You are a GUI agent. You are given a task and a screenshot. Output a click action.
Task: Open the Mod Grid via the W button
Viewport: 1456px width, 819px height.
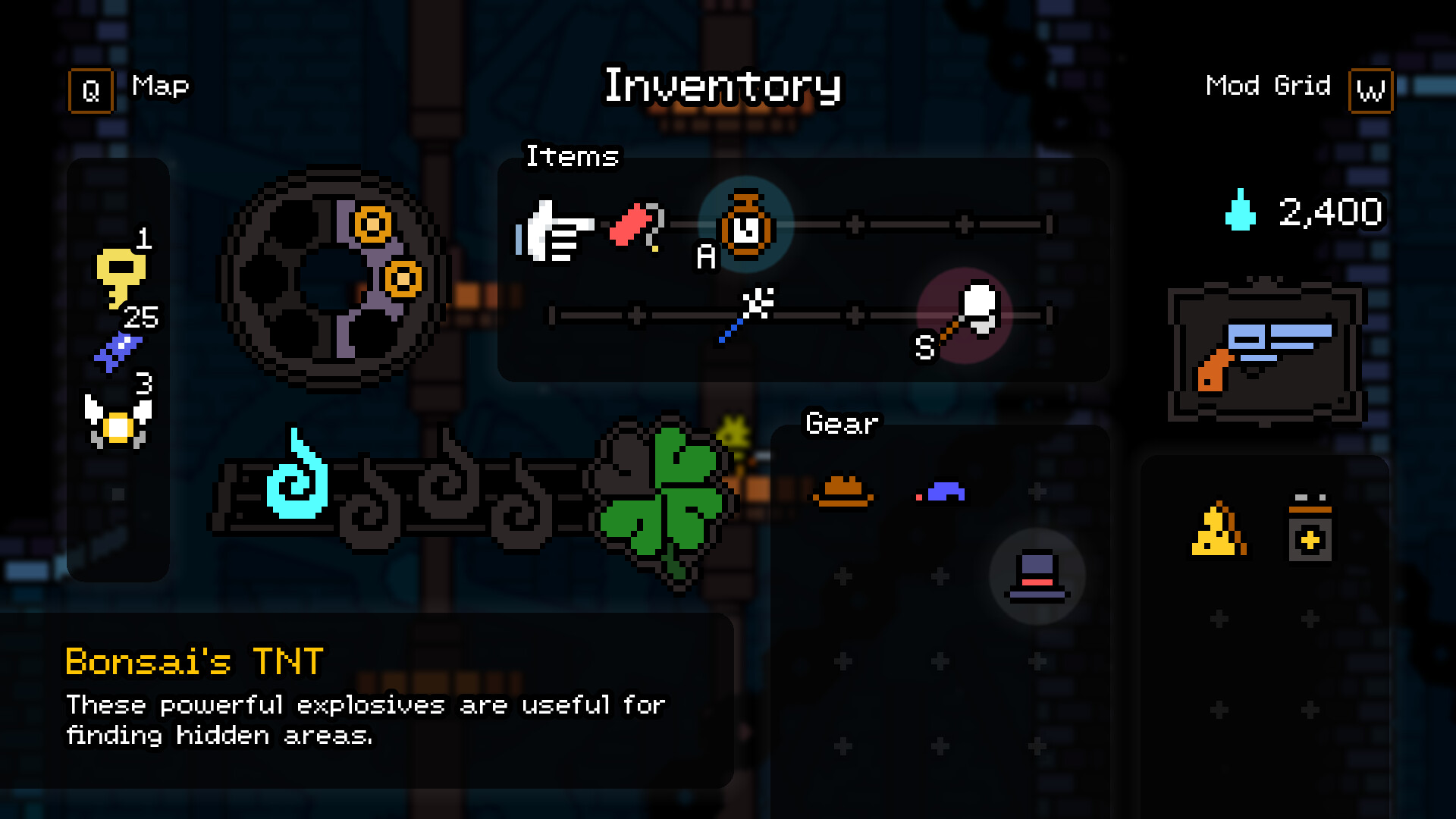[x=1371, y=92]
